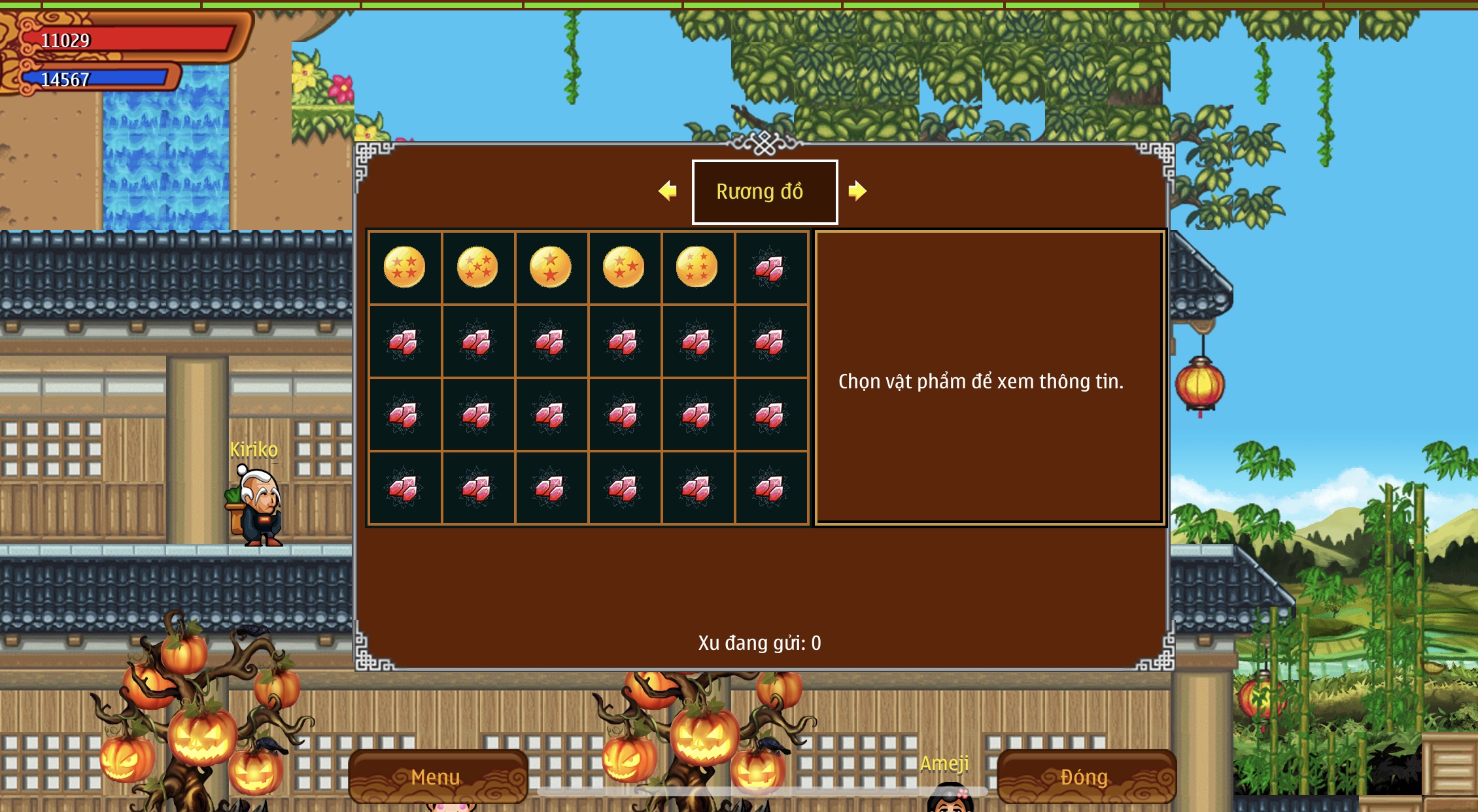Select the three-star dragon ball
This screenshot has width=1478, height=812.
pyautogui.click(x=624, y=267)
